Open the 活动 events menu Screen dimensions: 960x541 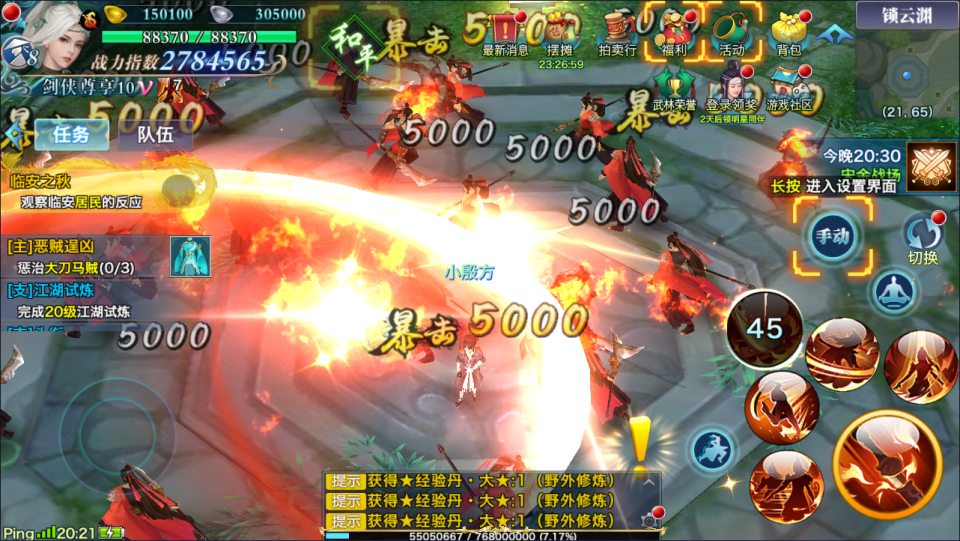[731, 31]
